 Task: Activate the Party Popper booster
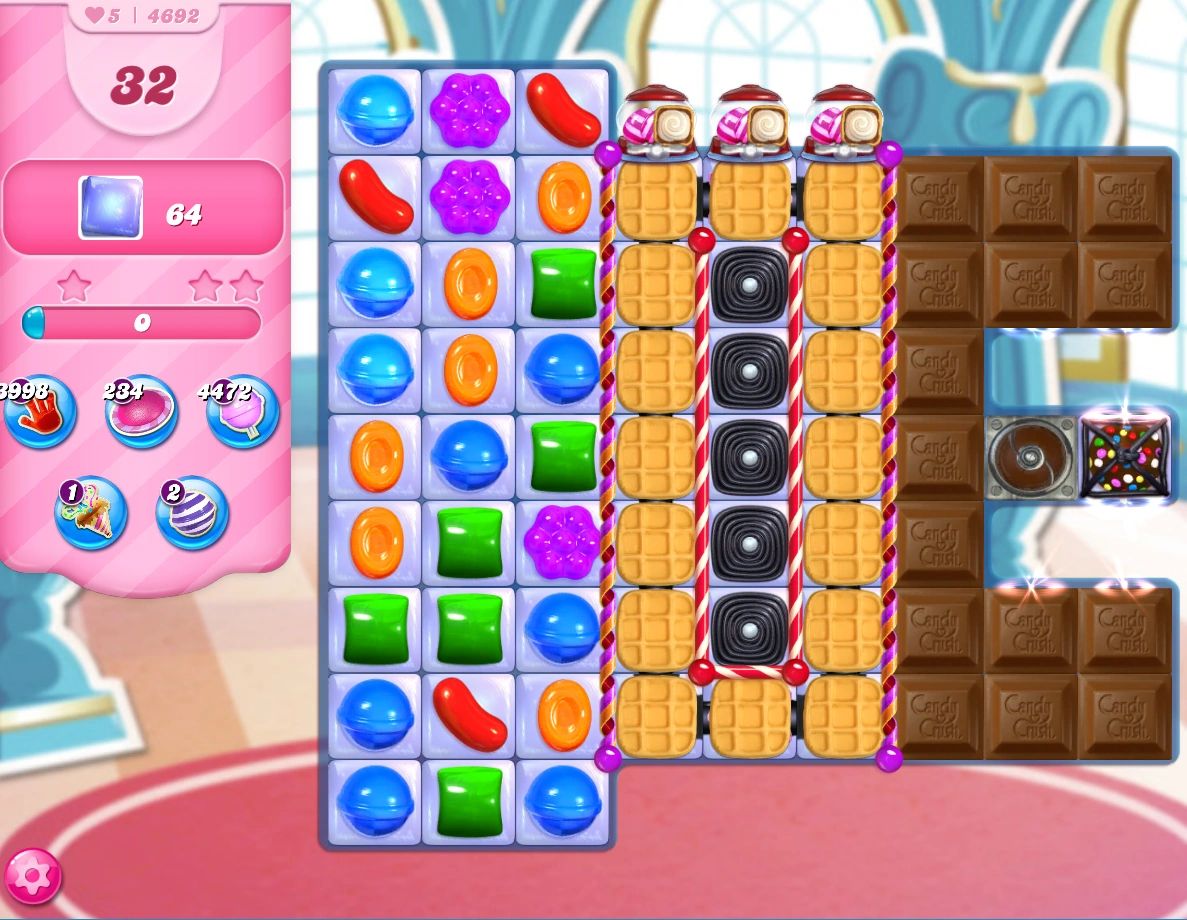tap(91, 513)
